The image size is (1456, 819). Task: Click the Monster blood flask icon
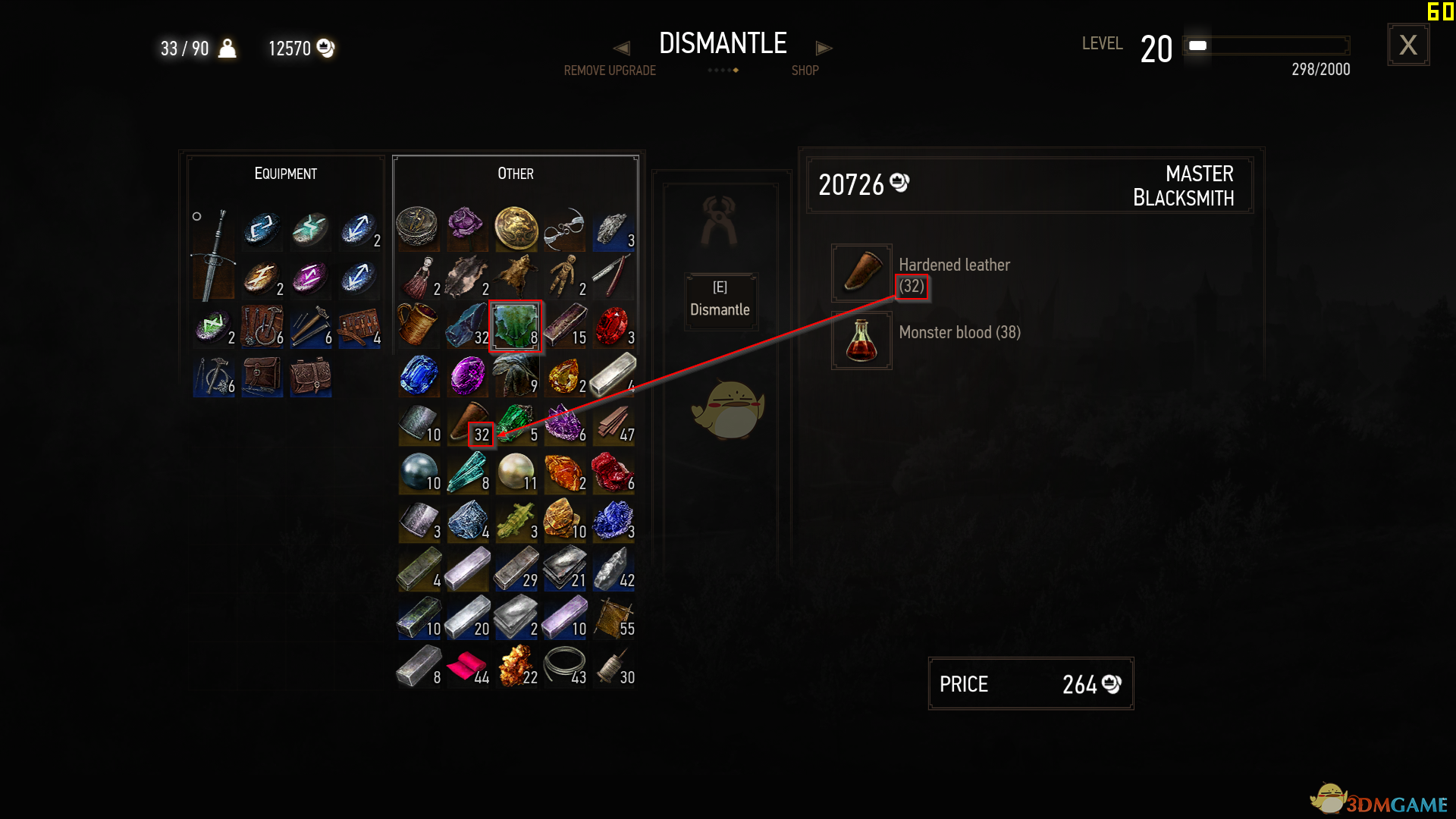point(861,340)
